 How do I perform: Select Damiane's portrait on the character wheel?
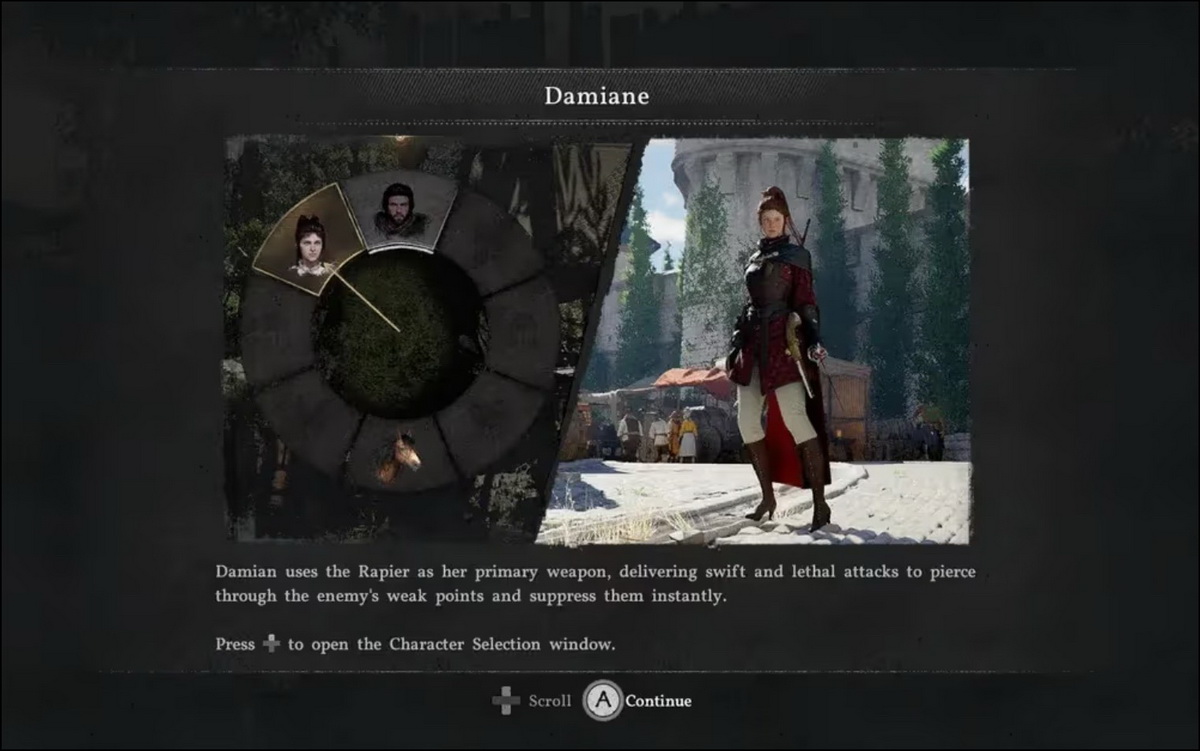[x=309, y=245]
